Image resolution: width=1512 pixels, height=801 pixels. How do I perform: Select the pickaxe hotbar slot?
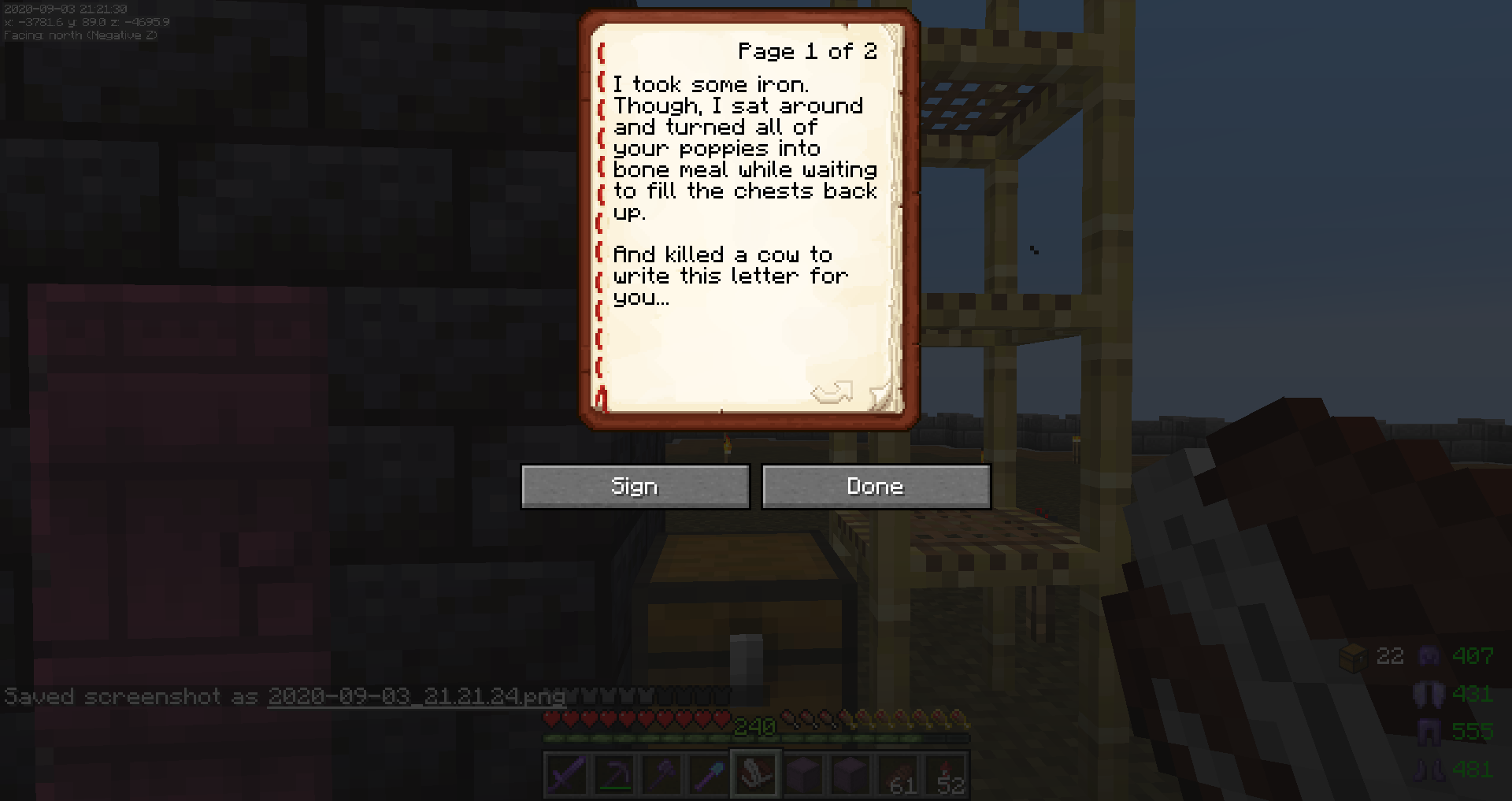click(x=613, y=776)
